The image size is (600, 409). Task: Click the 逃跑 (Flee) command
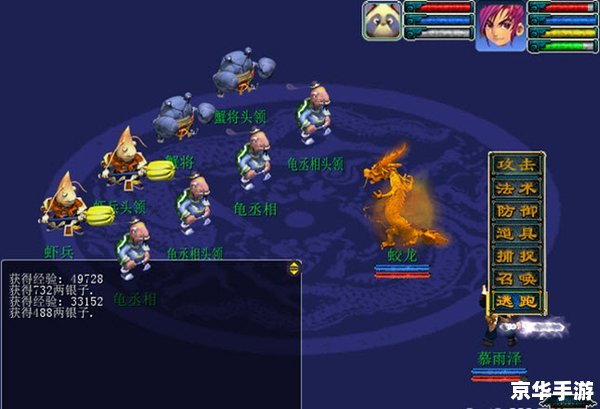click(517, 301)
